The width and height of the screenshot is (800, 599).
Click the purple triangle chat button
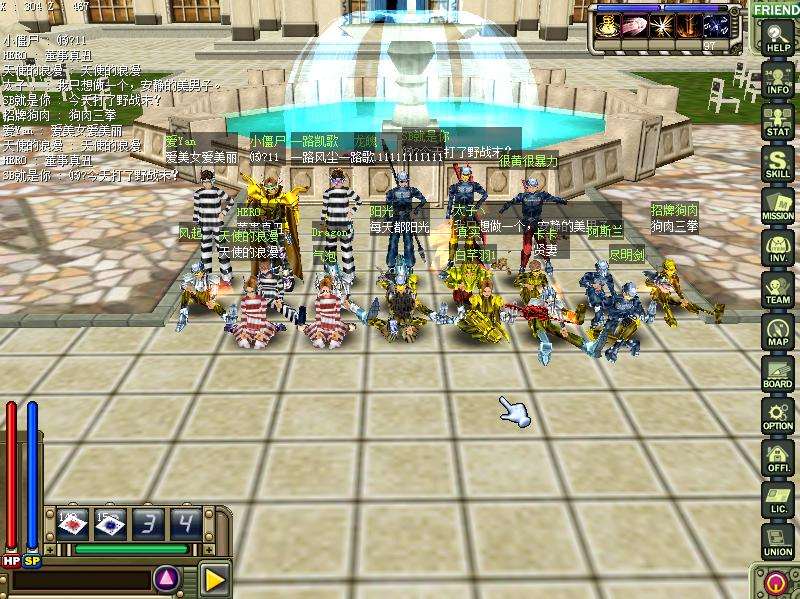tap(167, 577)
